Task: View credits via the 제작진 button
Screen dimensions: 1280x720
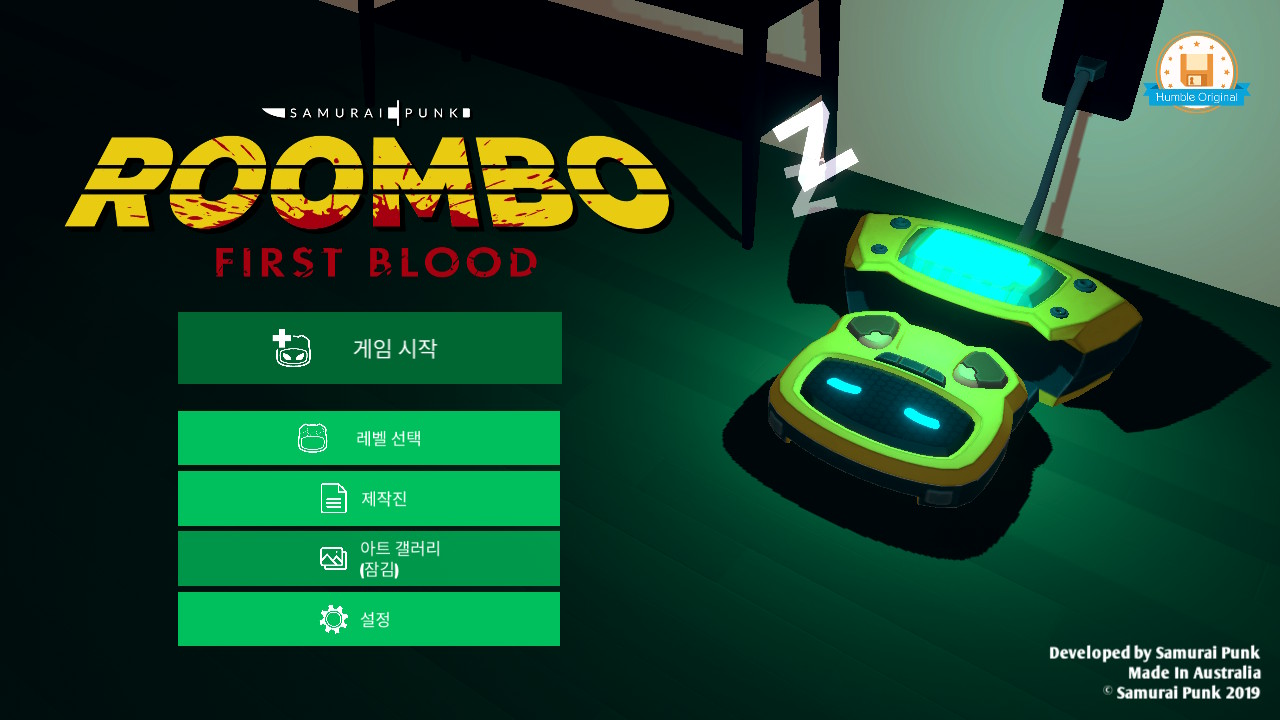Action: [x=368, y=498]
